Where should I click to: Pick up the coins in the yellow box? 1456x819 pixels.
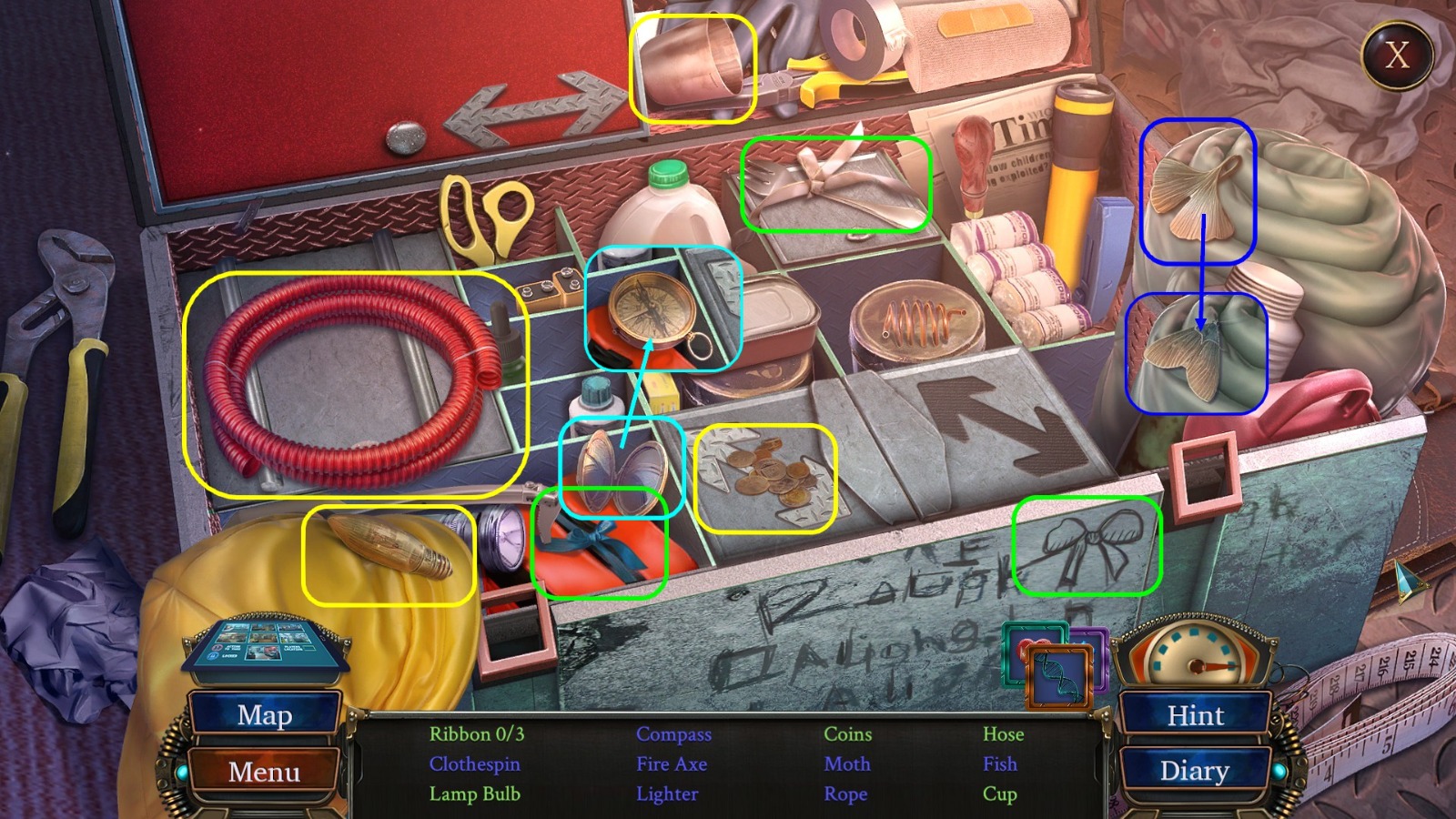point(769,475)
